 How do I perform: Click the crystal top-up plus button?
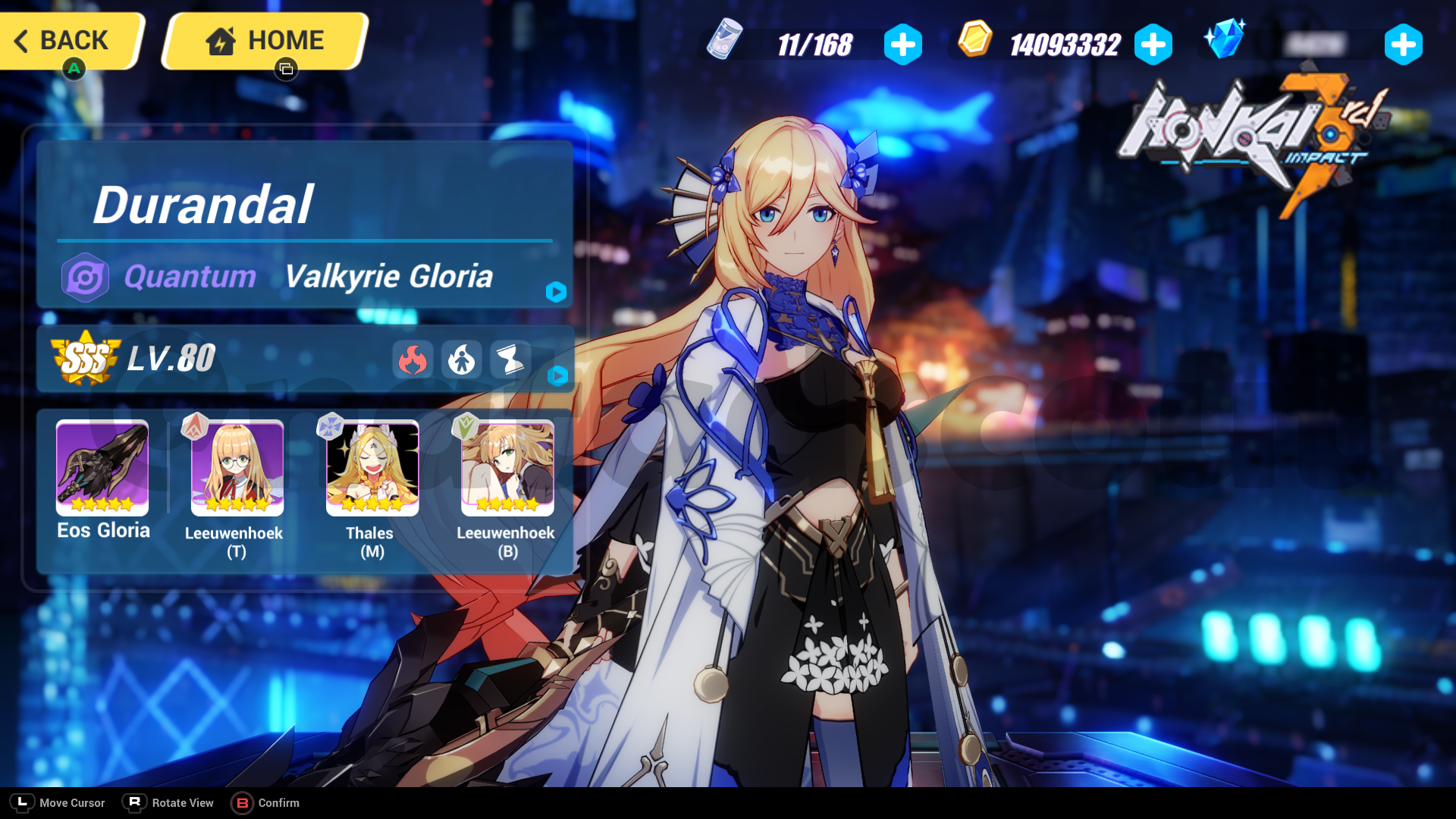(x=1404, y=44)
